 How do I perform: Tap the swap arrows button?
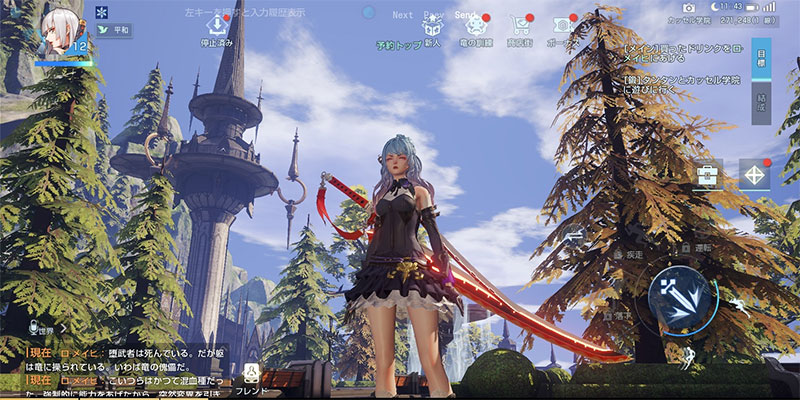point(574,236)
